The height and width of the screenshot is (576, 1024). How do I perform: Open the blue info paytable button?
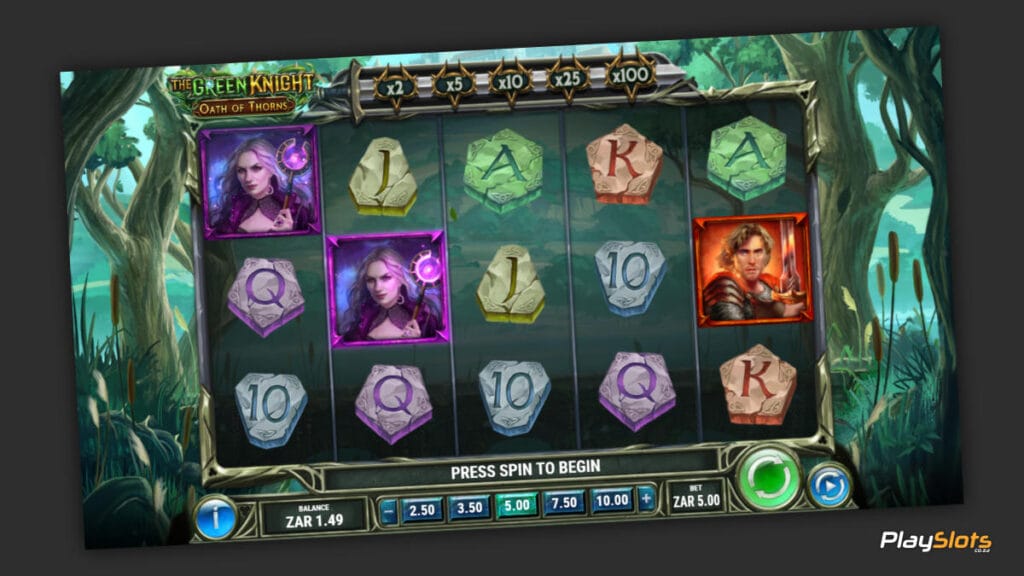tap(216, 517)
